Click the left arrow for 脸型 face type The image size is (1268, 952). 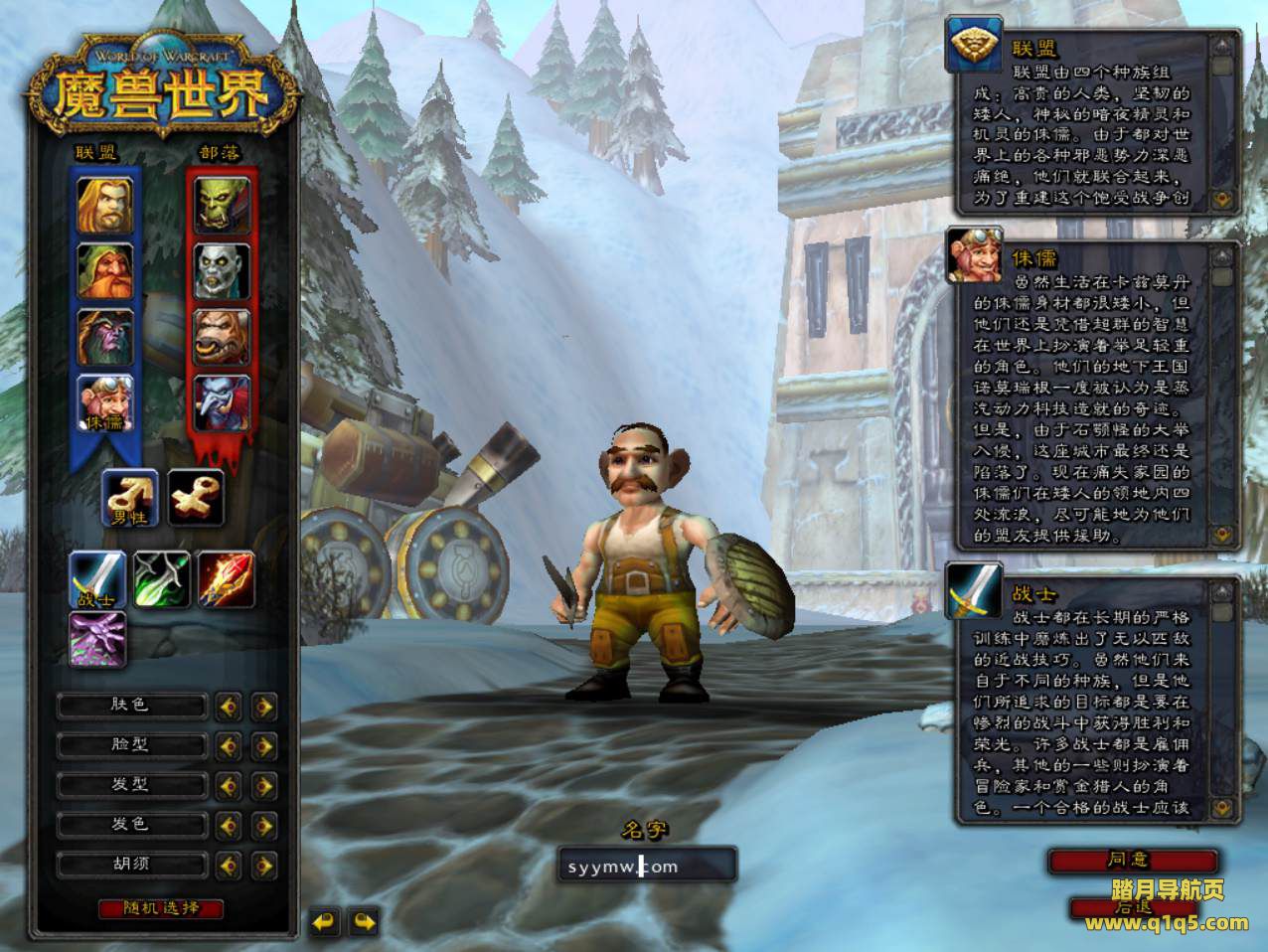tap(229, 745)
